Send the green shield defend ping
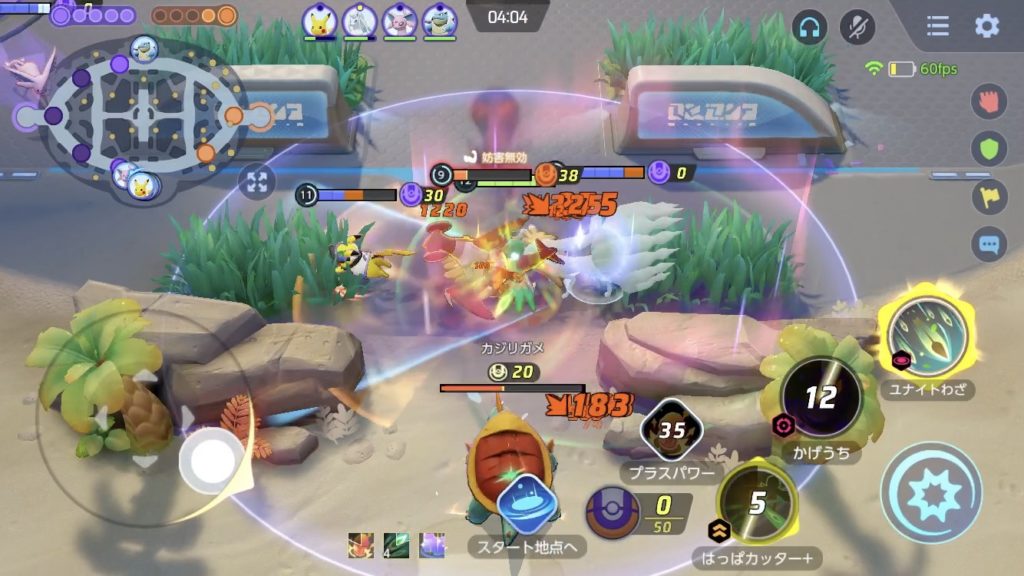Viewport: 1024px width, 576px height. (x=989, y=149)
